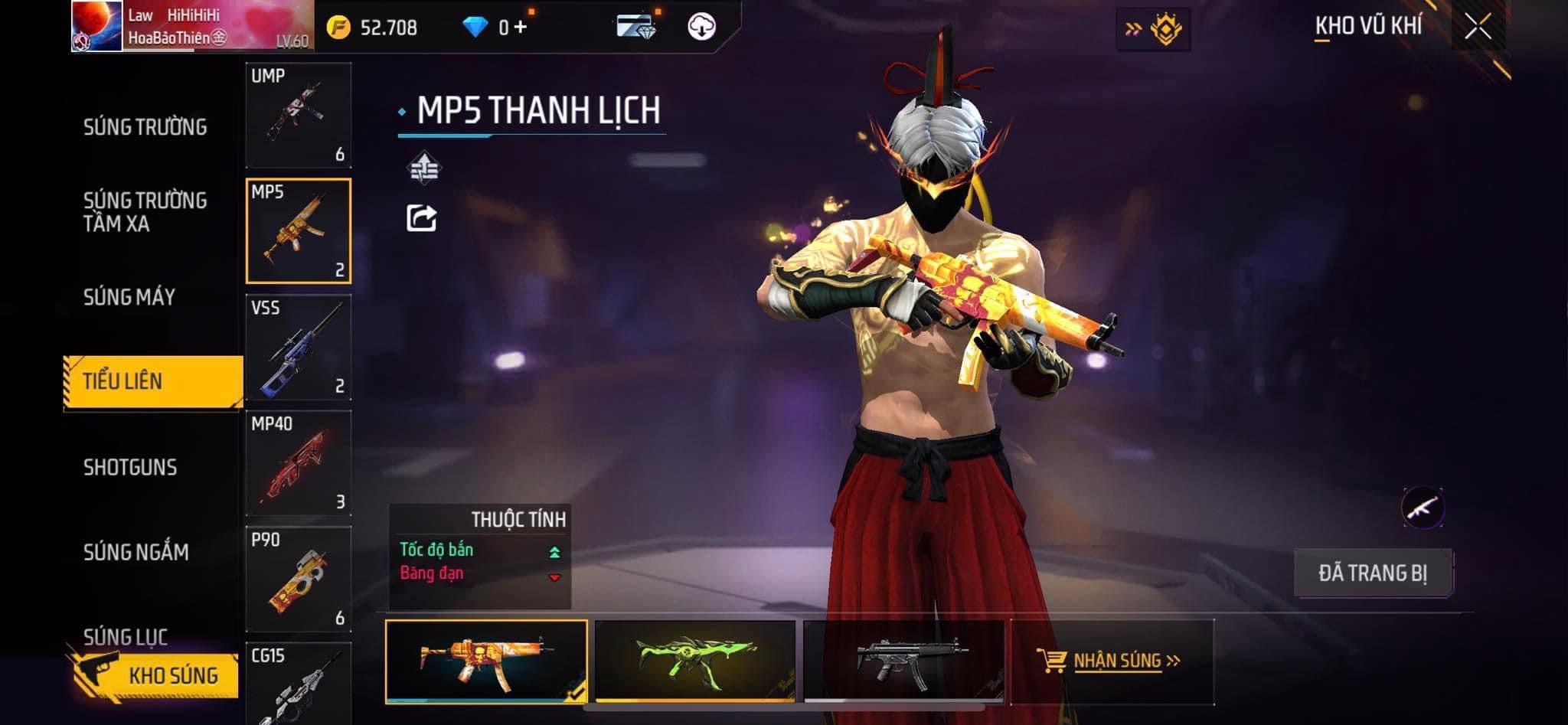Choose the Shotguns category

click(x=130, y=467)
